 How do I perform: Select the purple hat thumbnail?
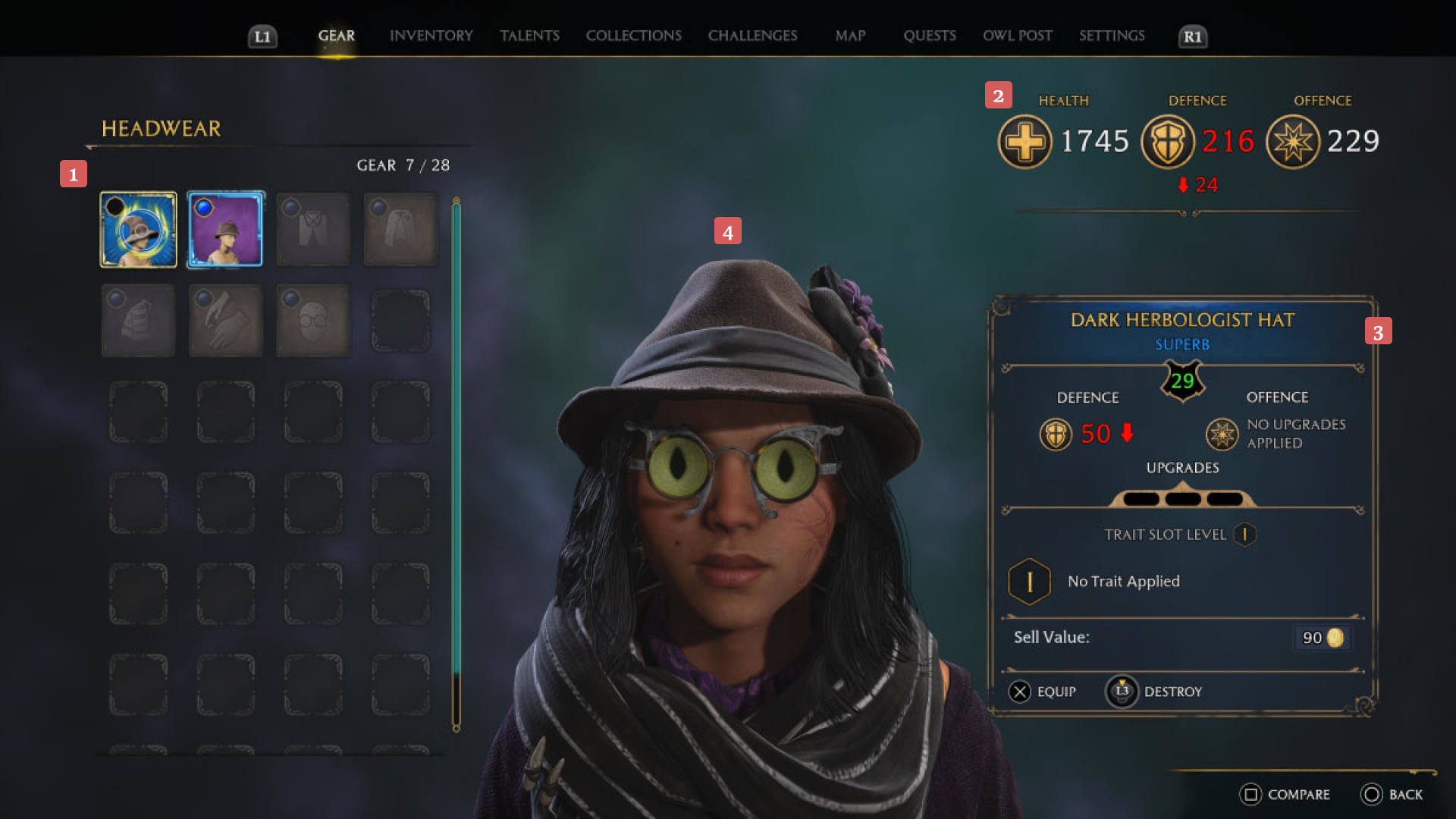point(225,229)
